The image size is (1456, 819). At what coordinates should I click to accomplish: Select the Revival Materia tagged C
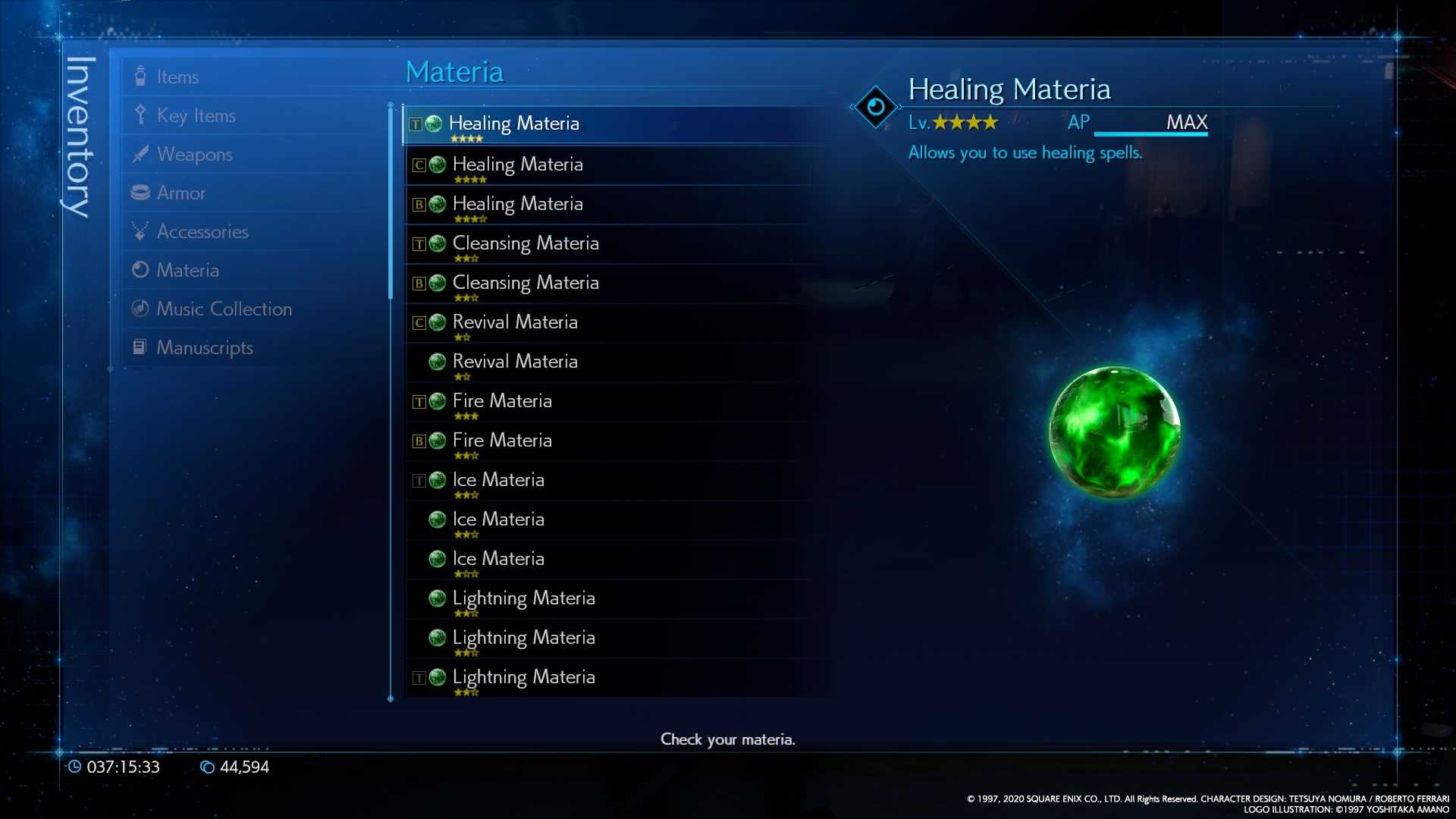tap(514, 322)
